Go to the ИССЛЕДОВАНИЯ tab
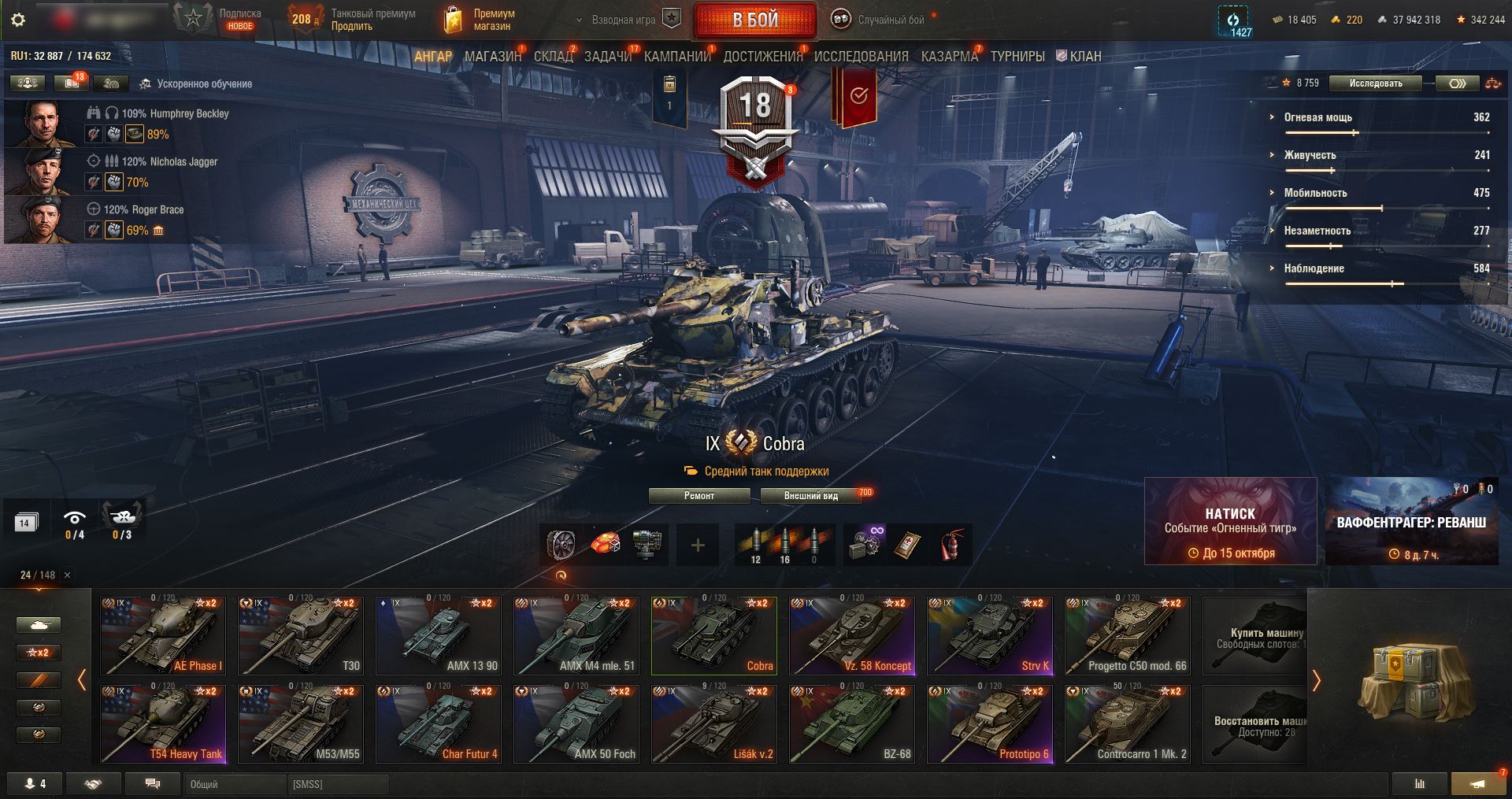Screen dimensions: 1512x799 click(861, 57)
